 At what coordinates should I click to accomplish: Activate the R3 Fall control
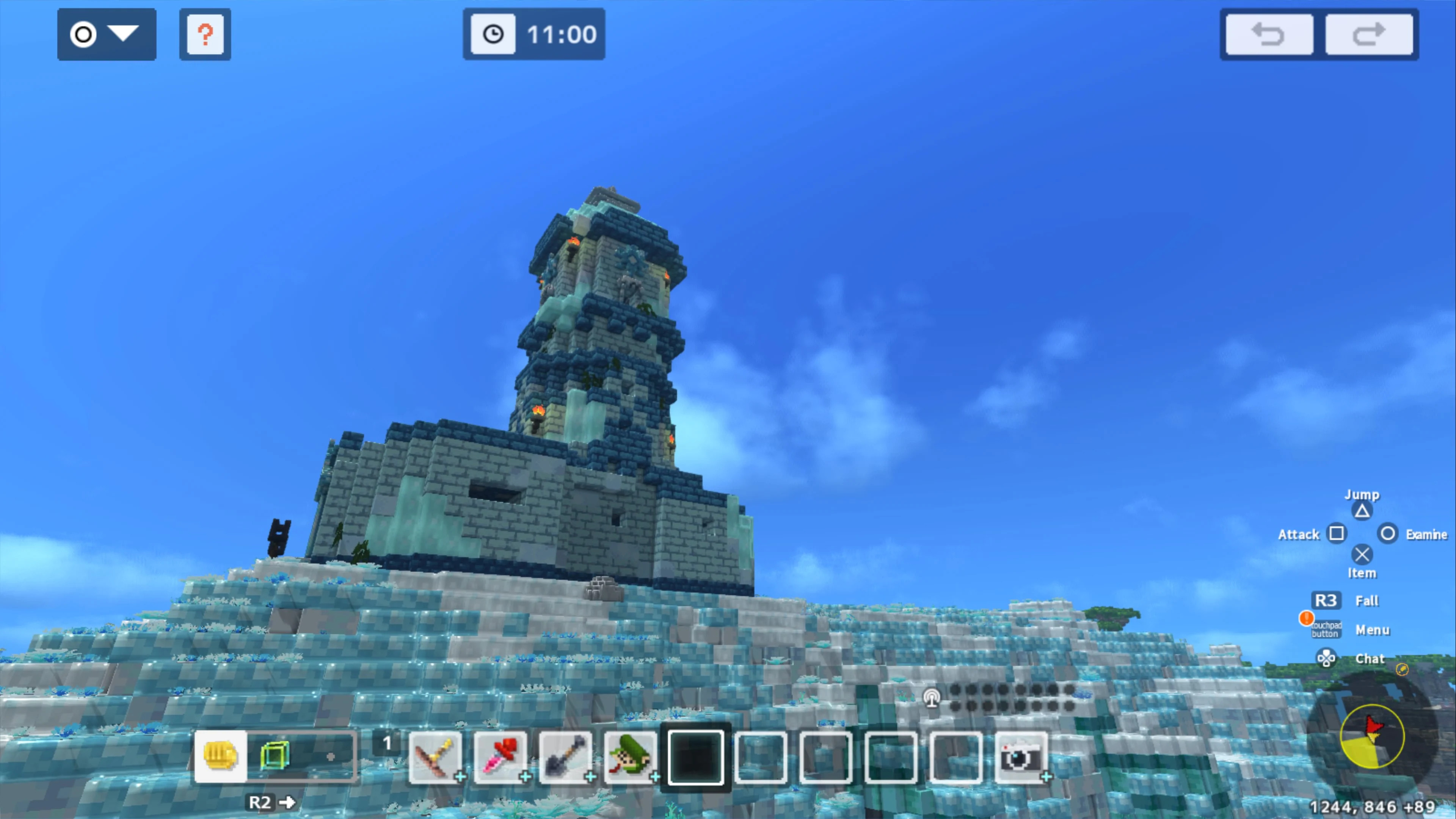pos(1326,600)
